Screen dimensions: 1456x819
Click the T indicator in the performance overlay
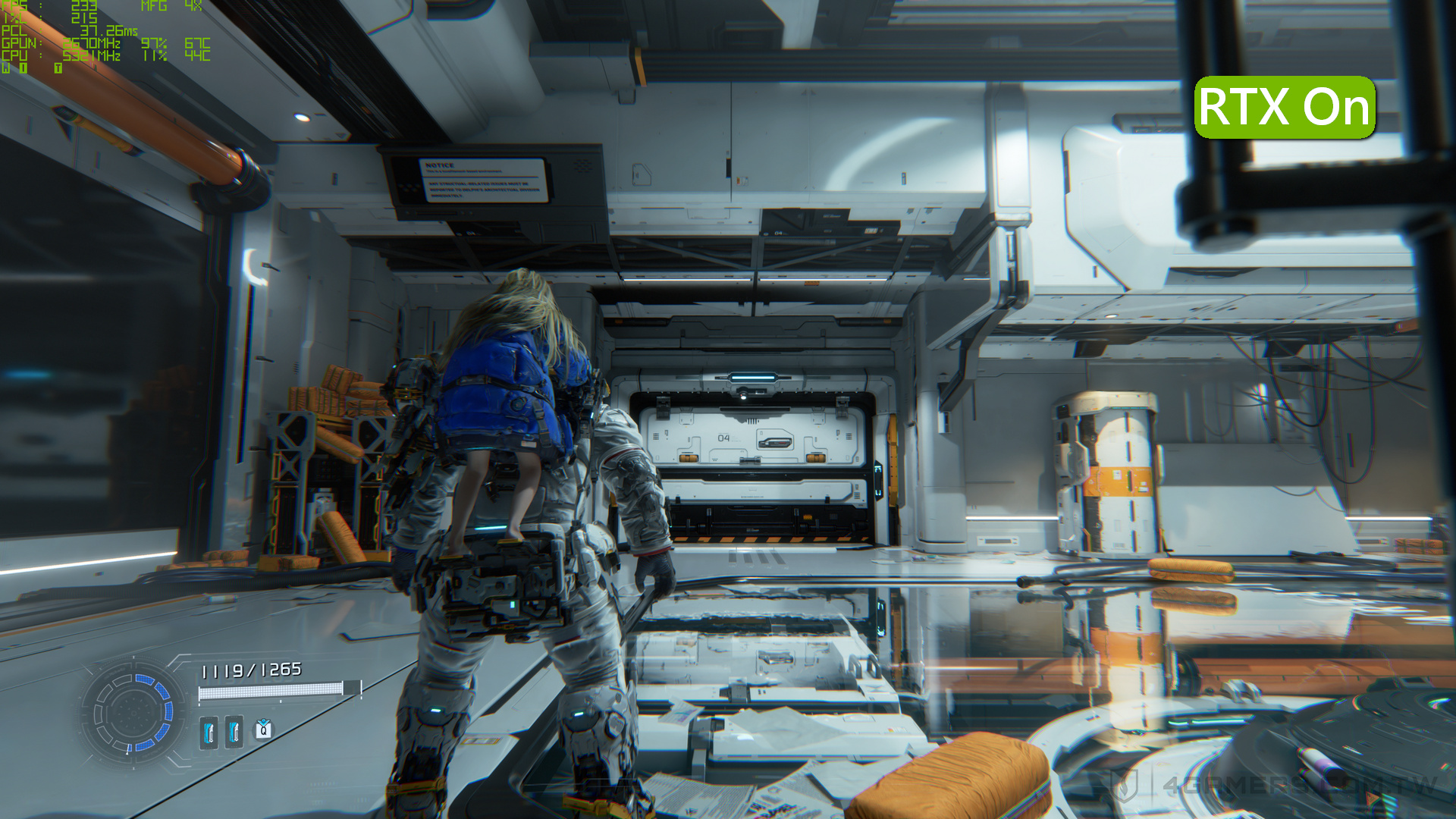[x=58, y=68]
